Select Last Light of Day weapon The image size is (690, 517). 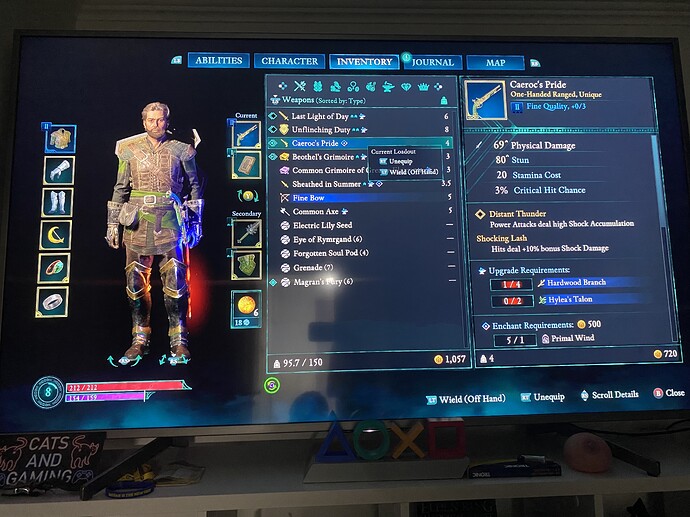tap(328, 116)
